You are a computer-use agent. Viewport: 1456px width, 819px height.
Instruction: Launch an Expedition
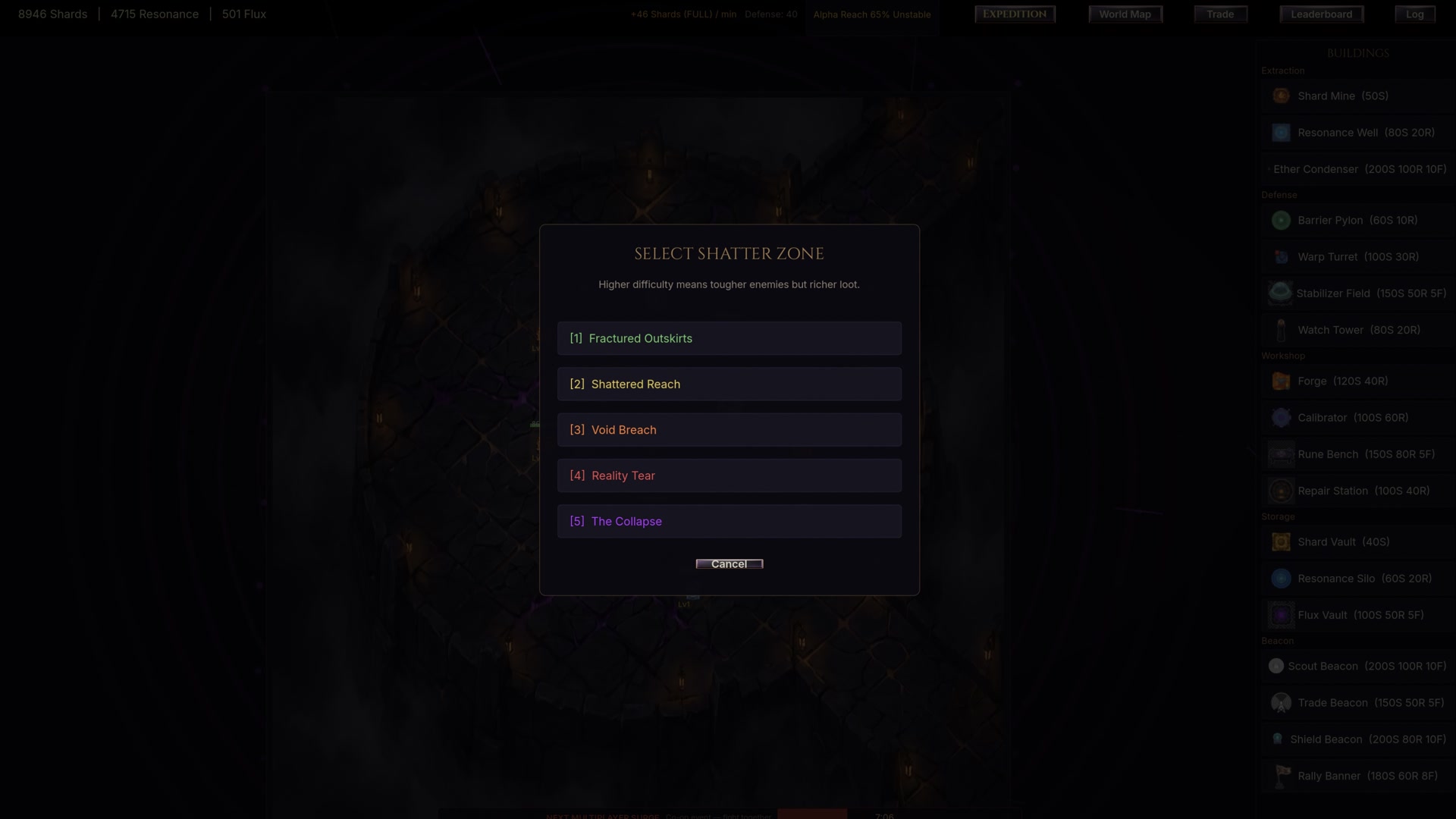pos(1014,14)
